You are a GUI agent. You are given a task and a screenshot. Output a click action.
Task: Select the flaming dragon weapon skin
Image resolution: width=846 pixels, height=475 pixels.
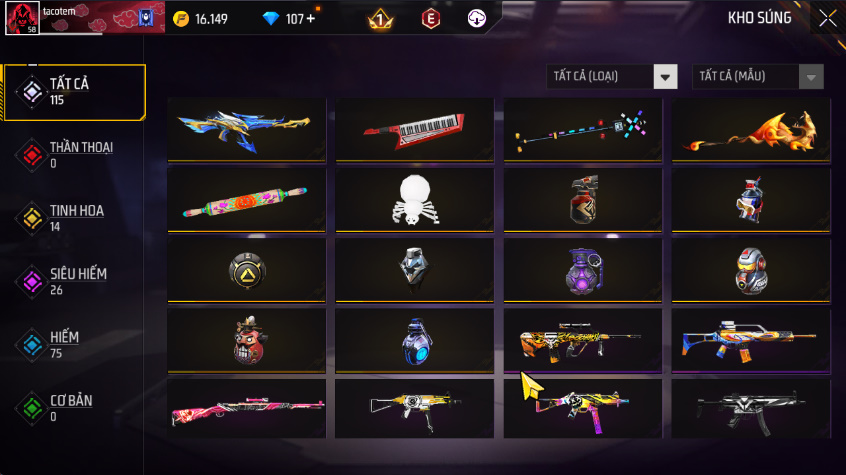(750, 130)
